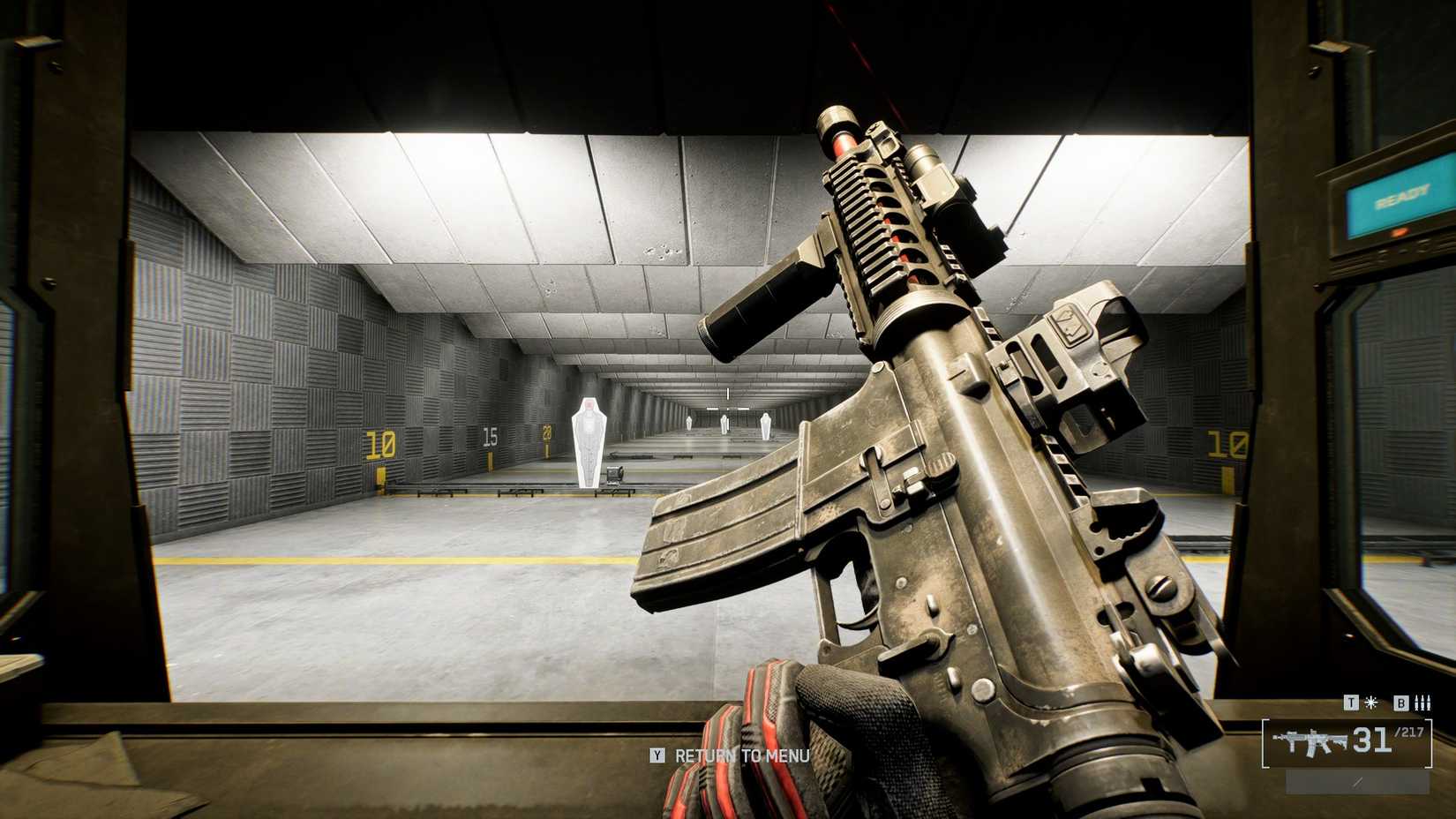Click the weapon thumbnail in the ammo counter
The image size is (1456, 819).
(1309, 741)
